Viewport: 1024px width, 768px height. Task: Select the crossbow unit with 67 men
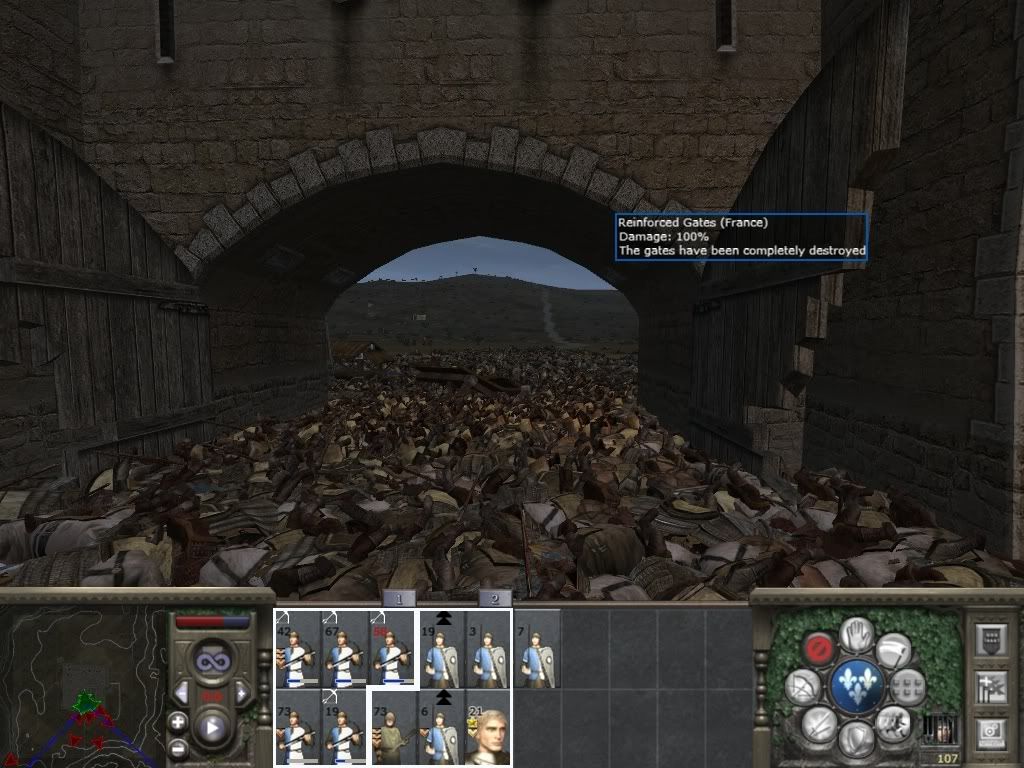pyautogui.click(x=345, y=649)
